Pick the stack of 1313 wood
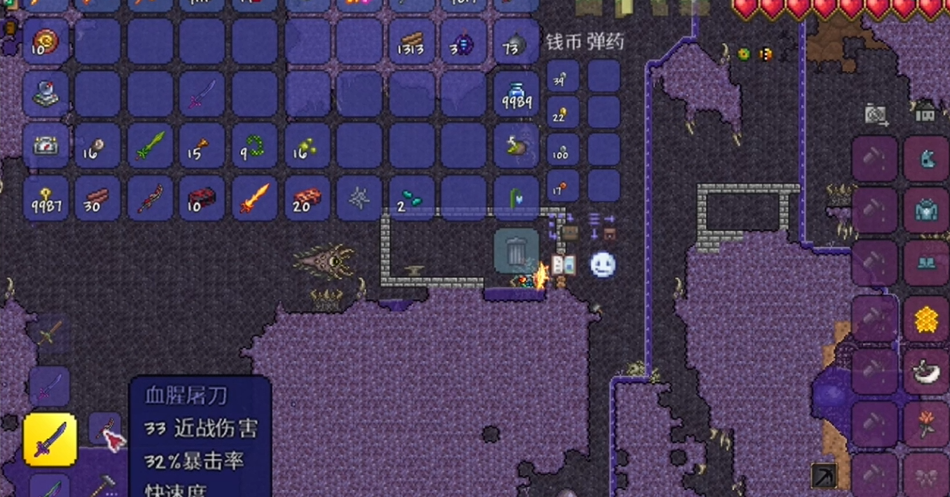Screen dimensions: 950x497 pos(412,42)
